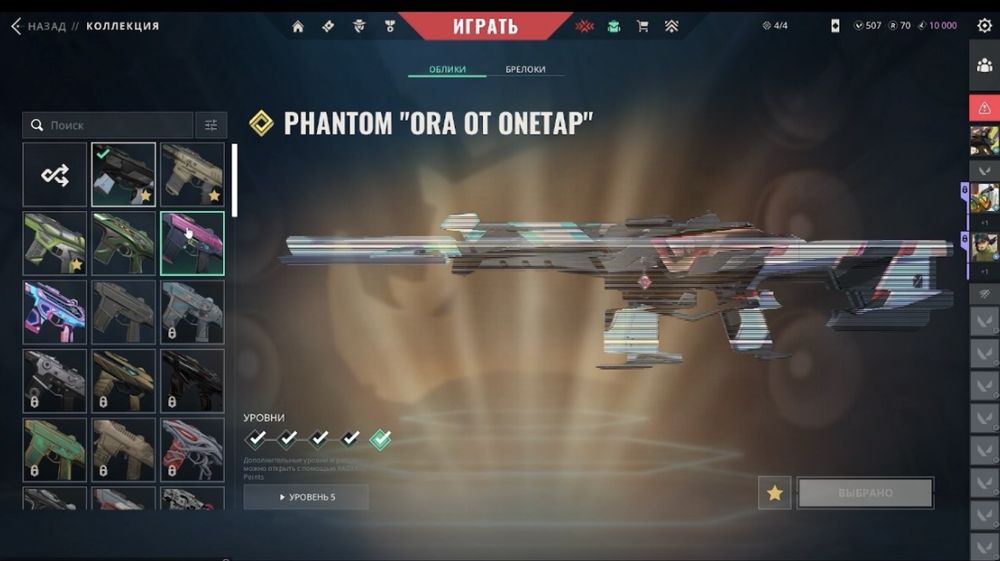Go back to the collection screen
1000x561 pixels.
[38, 26]
